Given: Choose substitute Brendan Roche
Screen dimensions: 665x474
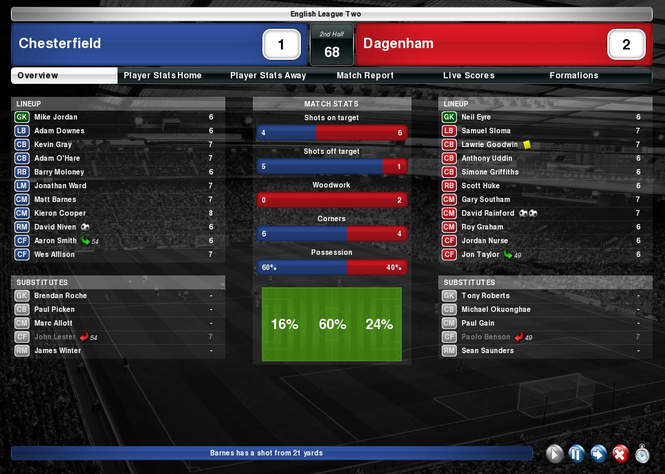Looking at the screenshot, I should [60, 296].
